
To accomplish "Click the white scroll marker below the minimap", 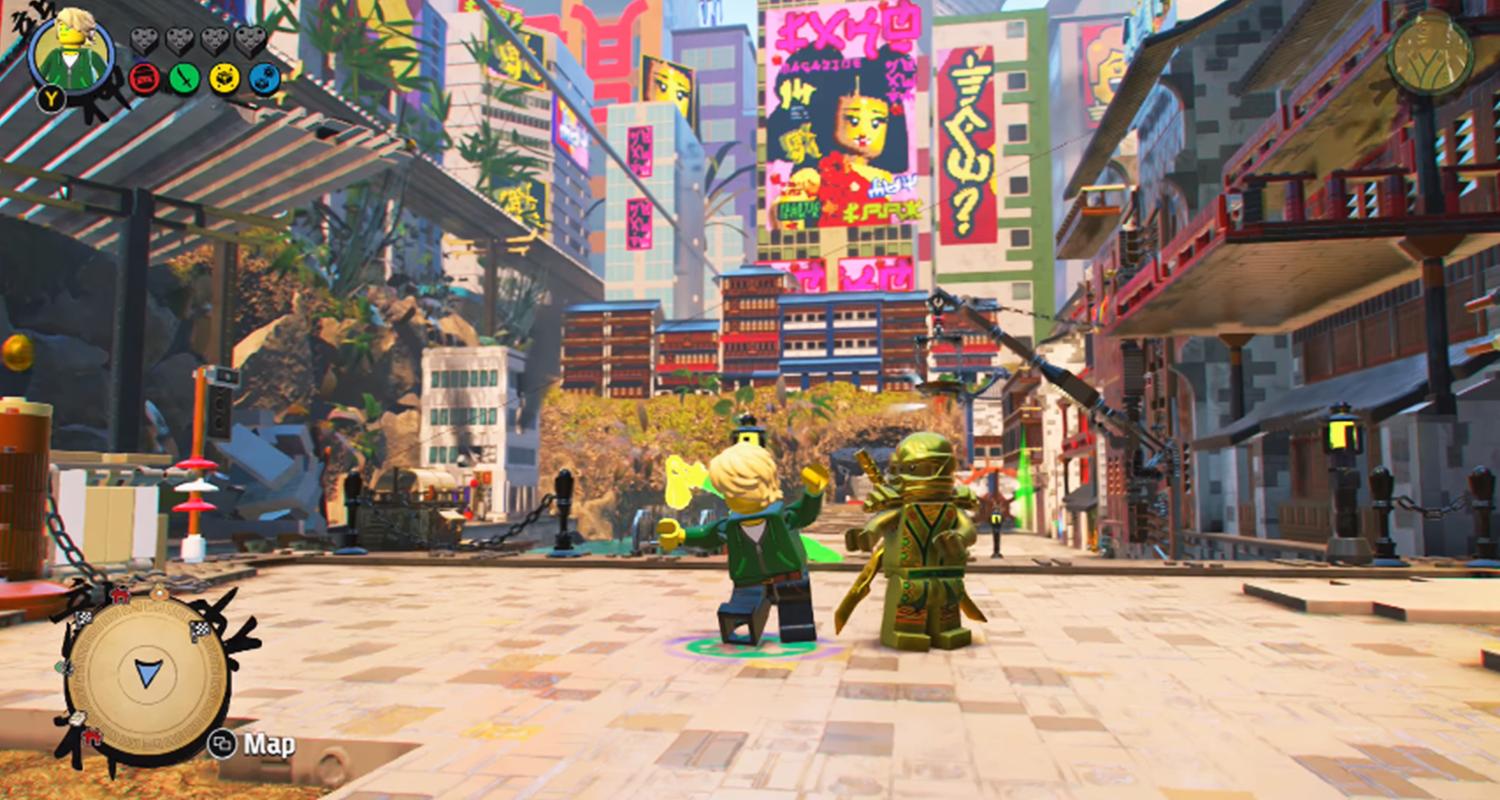I will pyautogui.click(x=77, y=720).
